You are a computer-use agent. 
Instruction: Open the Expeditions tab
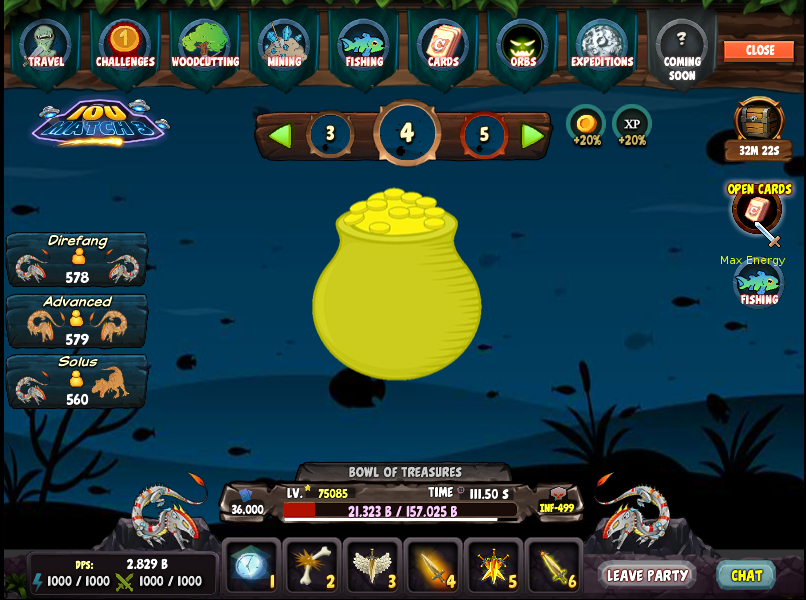tap(602, 46)
